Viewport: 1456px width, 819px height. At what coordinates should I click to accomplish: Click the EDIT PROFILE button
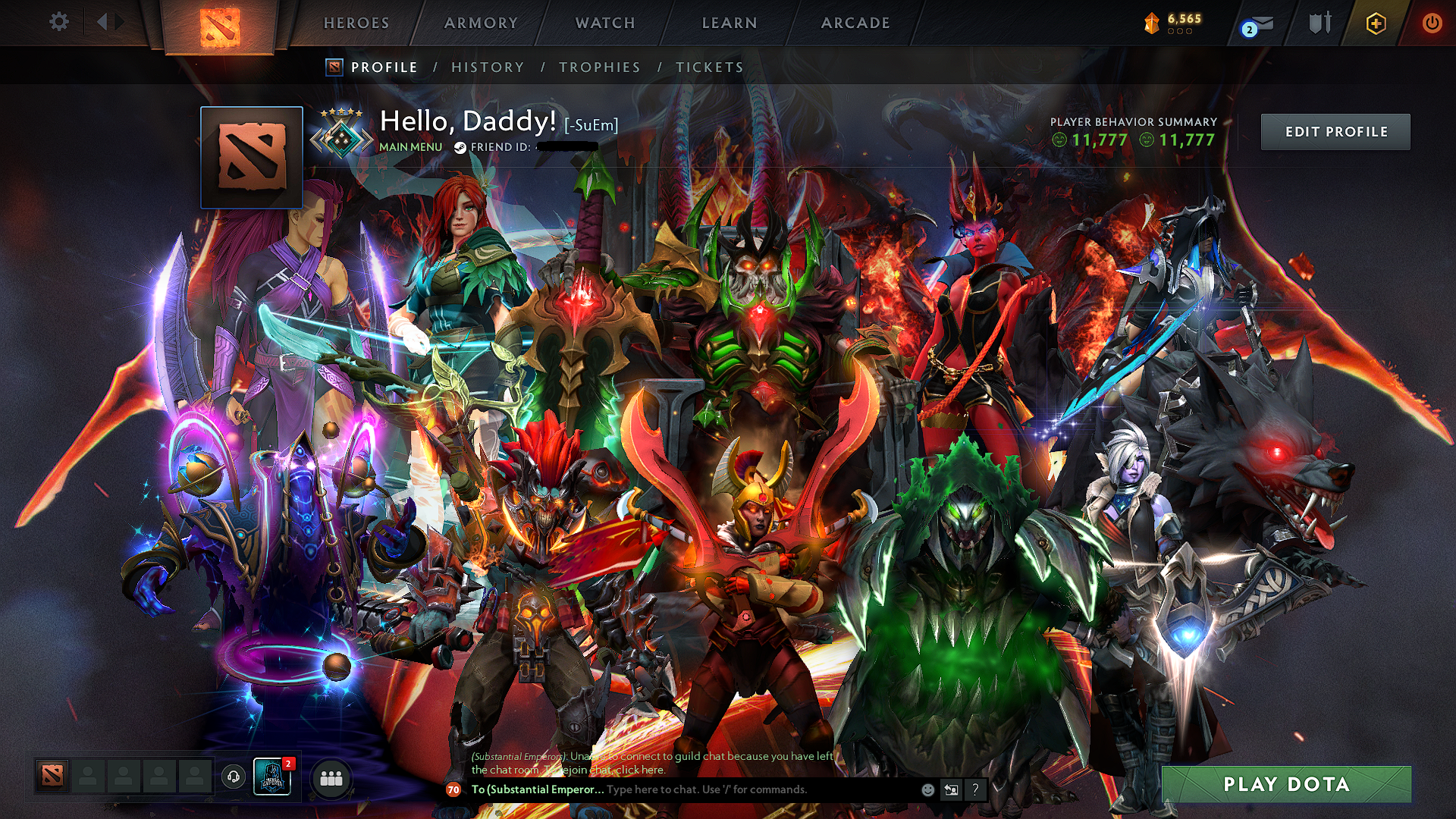click(1335, 131)
